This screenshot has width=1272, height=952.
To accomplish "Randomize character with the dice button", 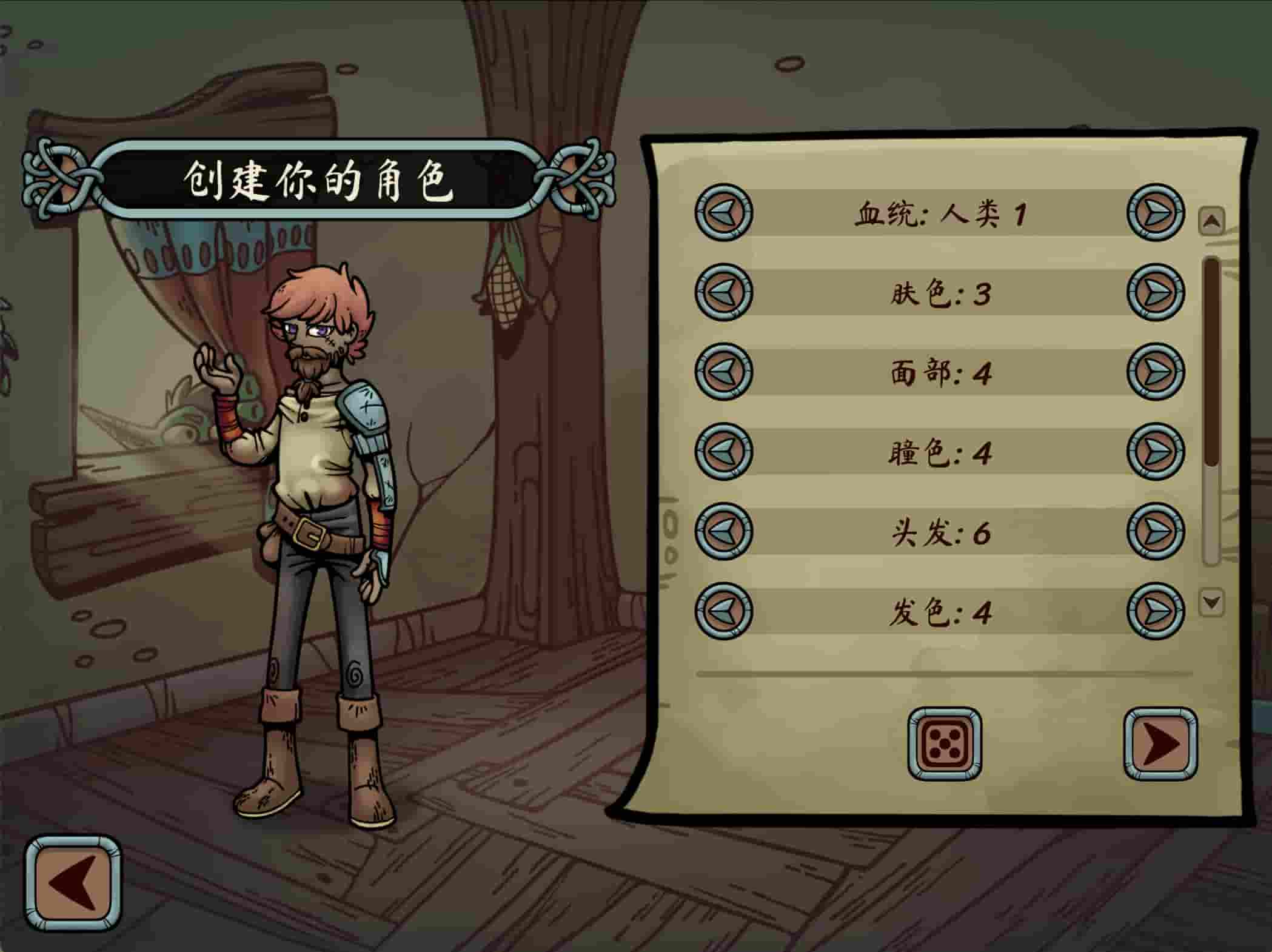I will click(944, 744).
